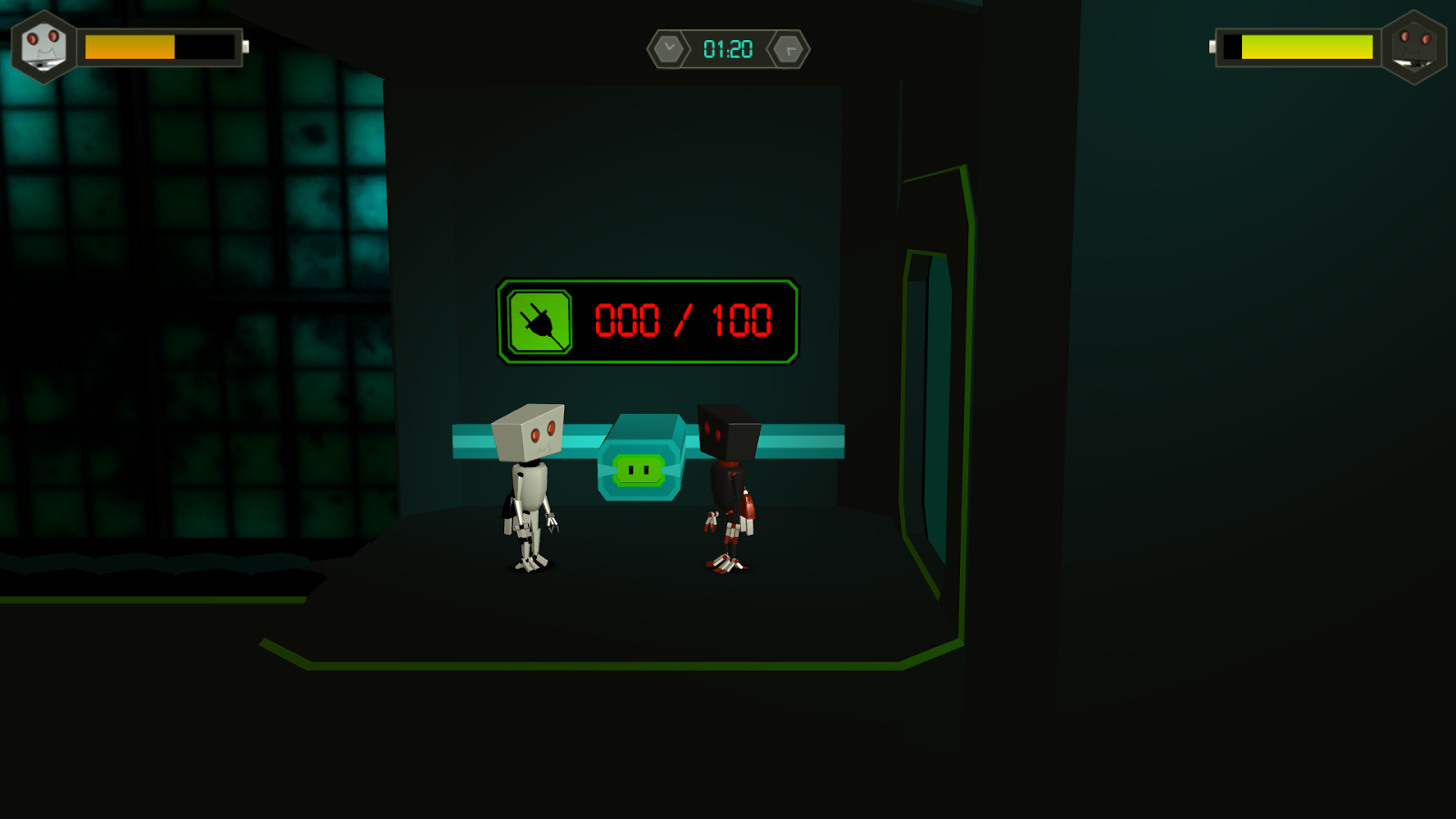Collapse the plug counter sign frame
The width and height of the screenshot is (1456, 819).
point(648,320)
